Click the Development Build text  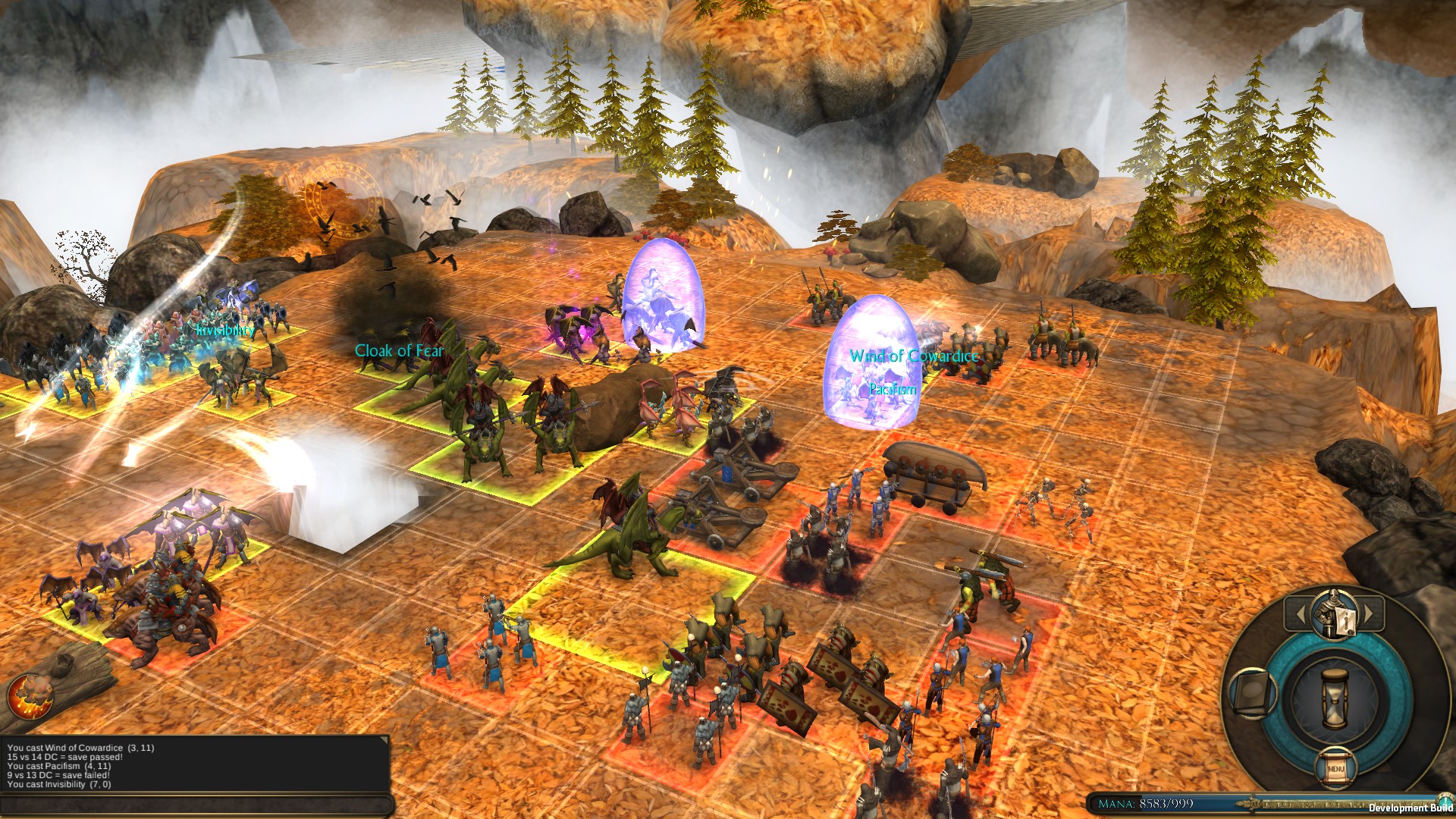click(x=1411, y=808)
